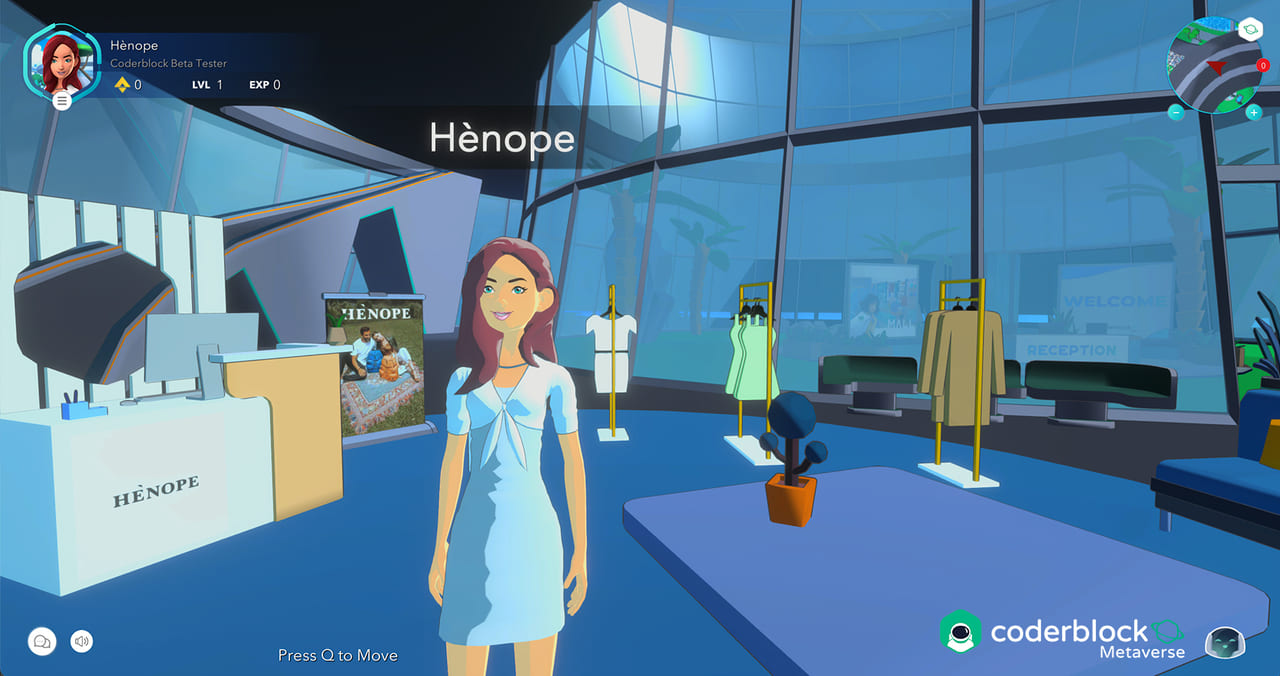Image resolution: width=1280 pixels, height=676 pixels.
Task: Open the robot assistant icon
Action: click(1224, 644)
